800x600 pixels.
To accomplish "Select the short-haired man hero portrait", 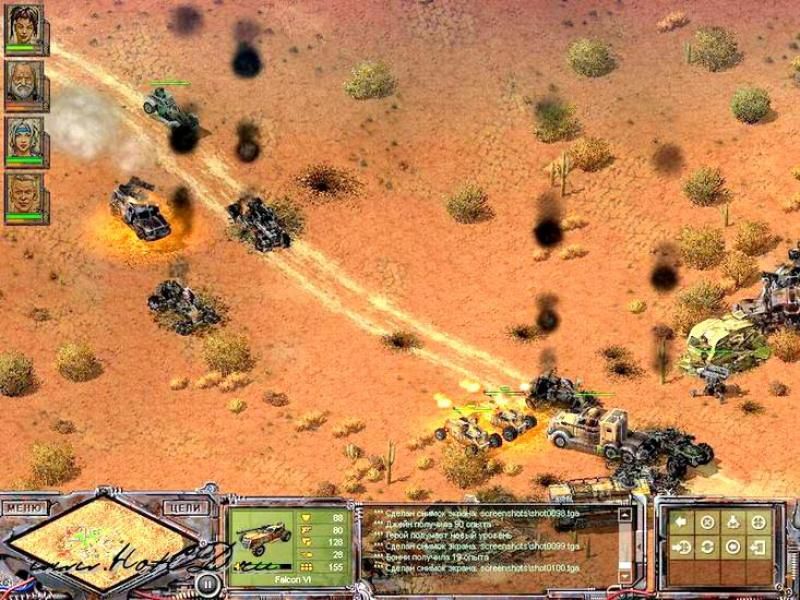I will (x=24, y=196).
